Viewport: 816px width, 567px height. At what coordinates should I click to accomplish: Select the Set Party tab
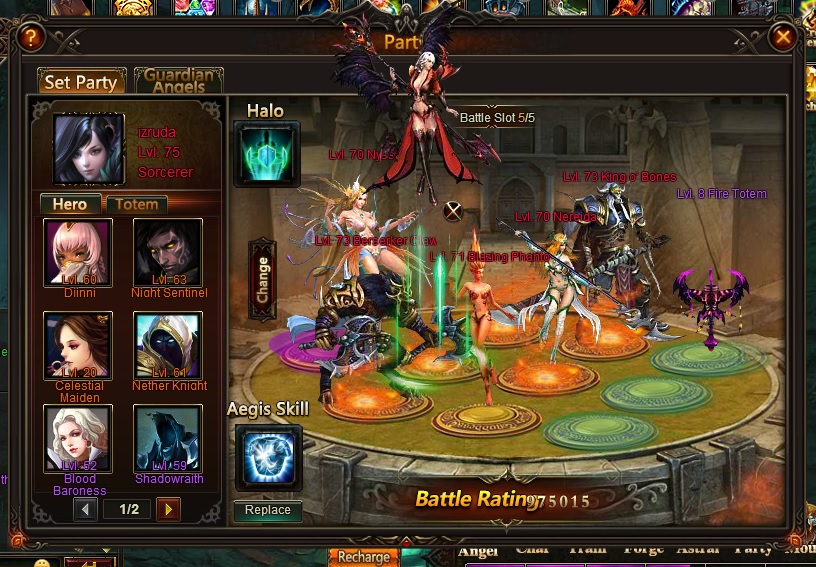point(82,82)
